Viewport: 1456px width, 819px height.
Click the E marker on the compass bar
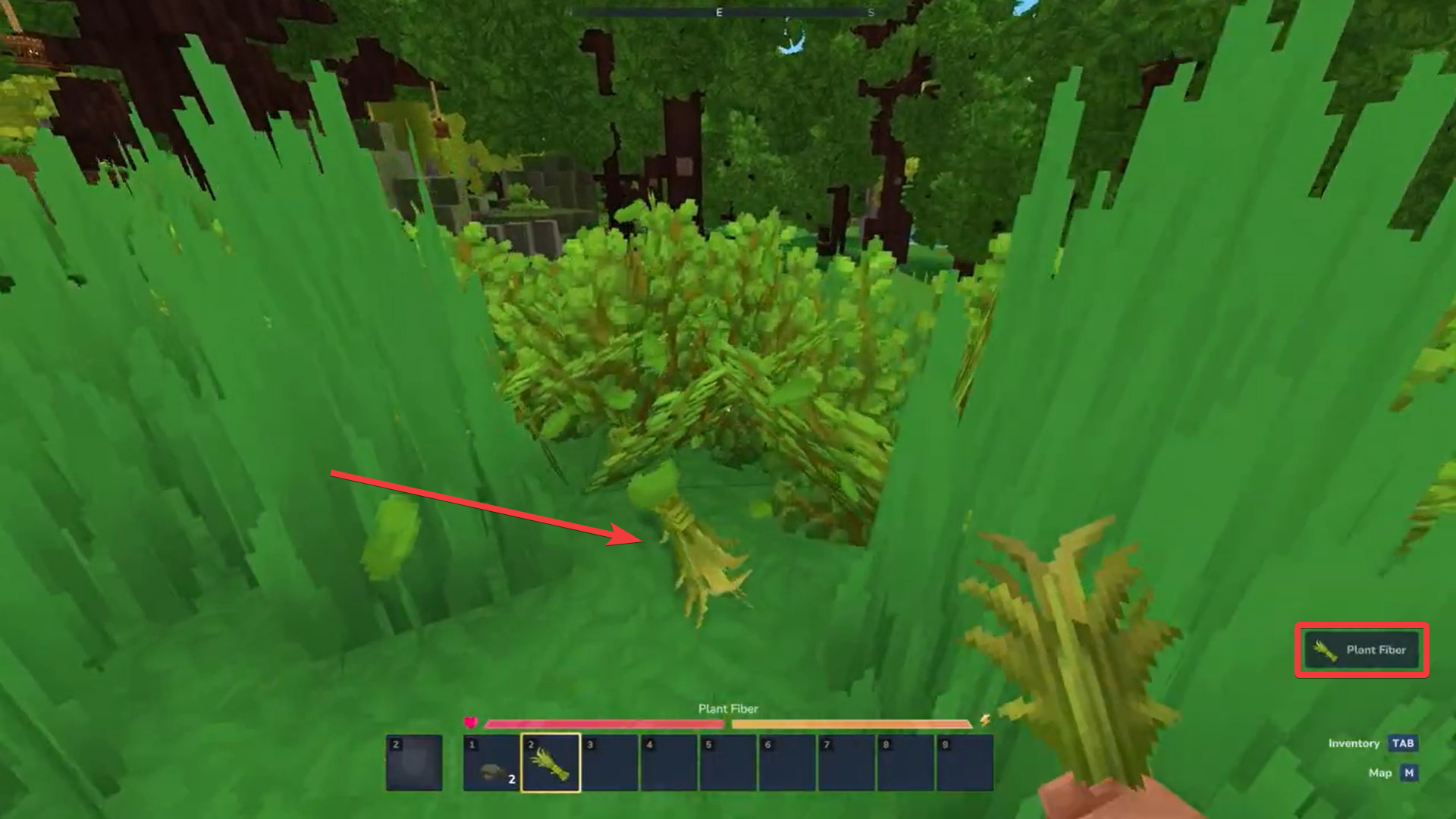click(718, 12)
